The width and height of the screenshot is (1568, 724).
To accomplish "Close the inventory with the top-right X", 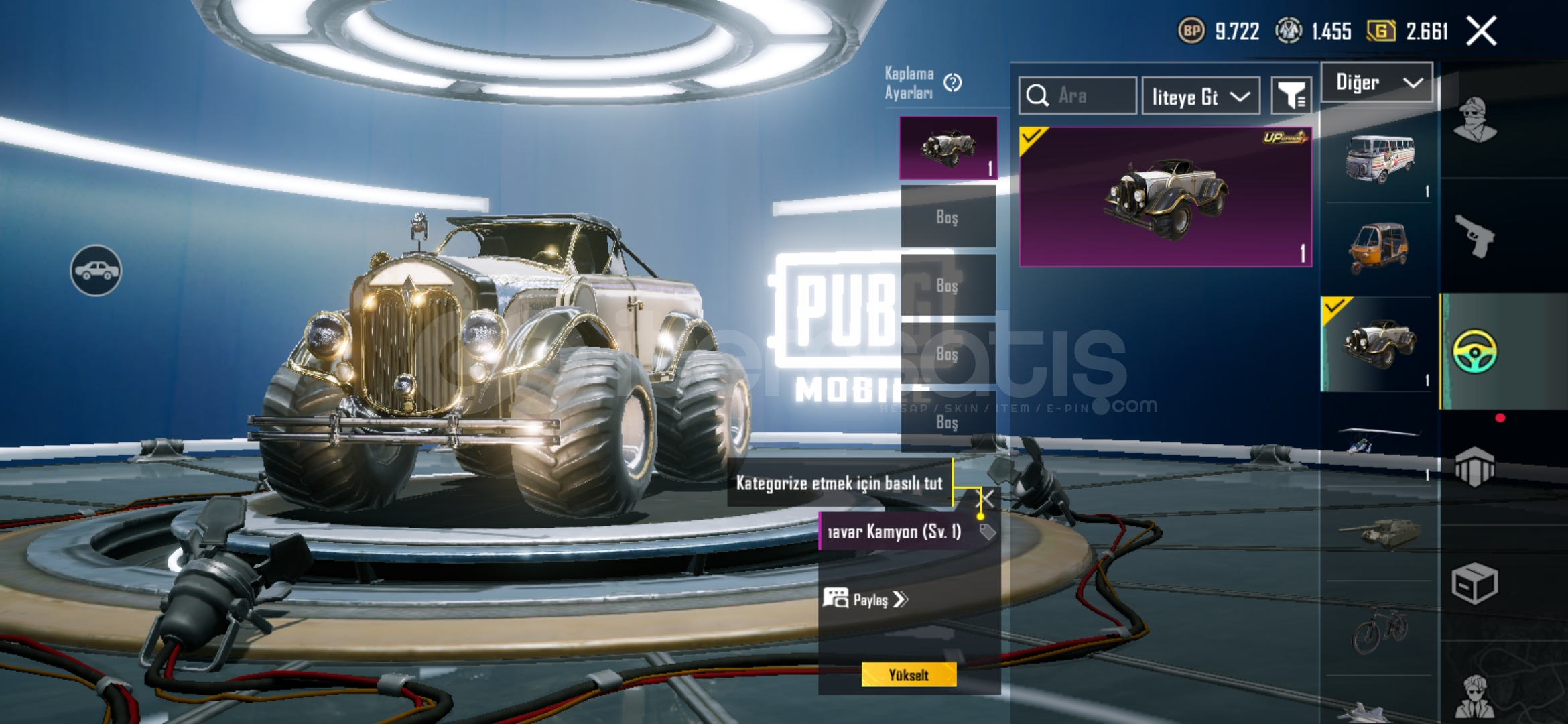I will click(1481, 31).
